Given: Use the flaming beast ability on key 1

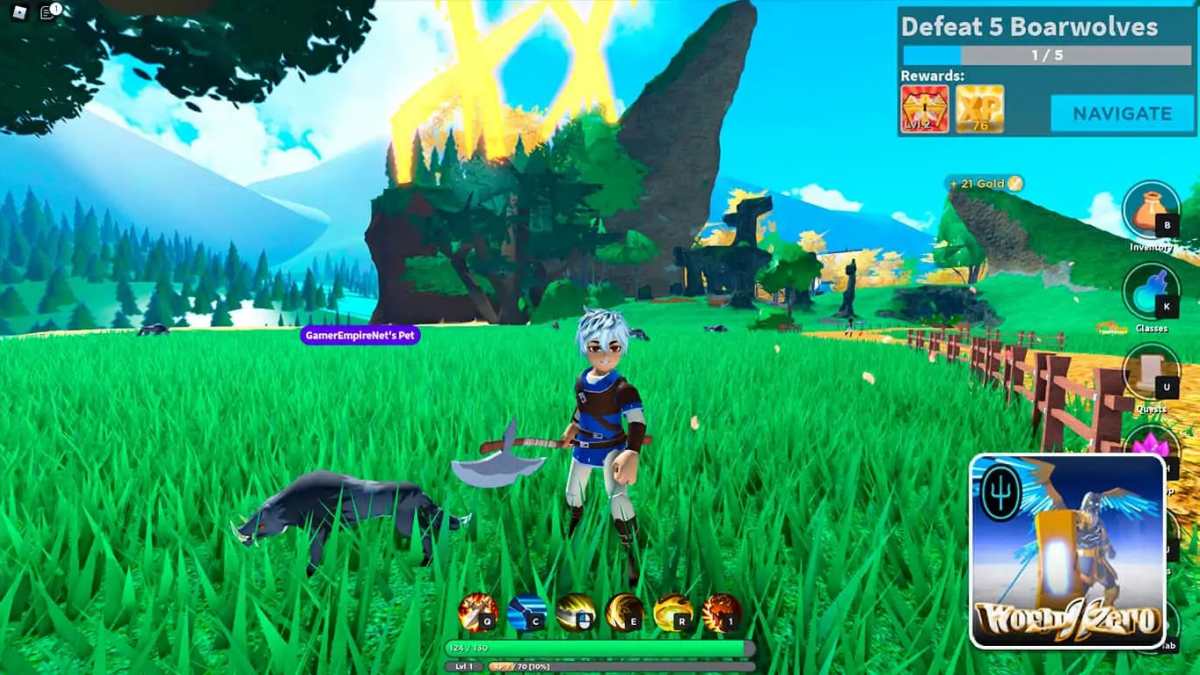Looking at the screenshot, I should 721,612.
